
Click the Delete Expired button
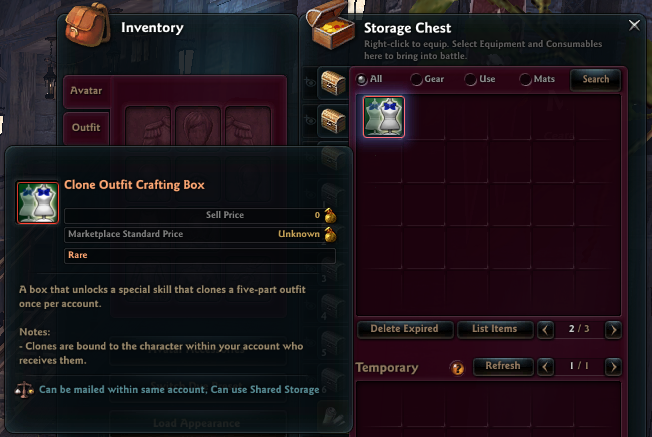pyautogui.click(x=405, y=329)
